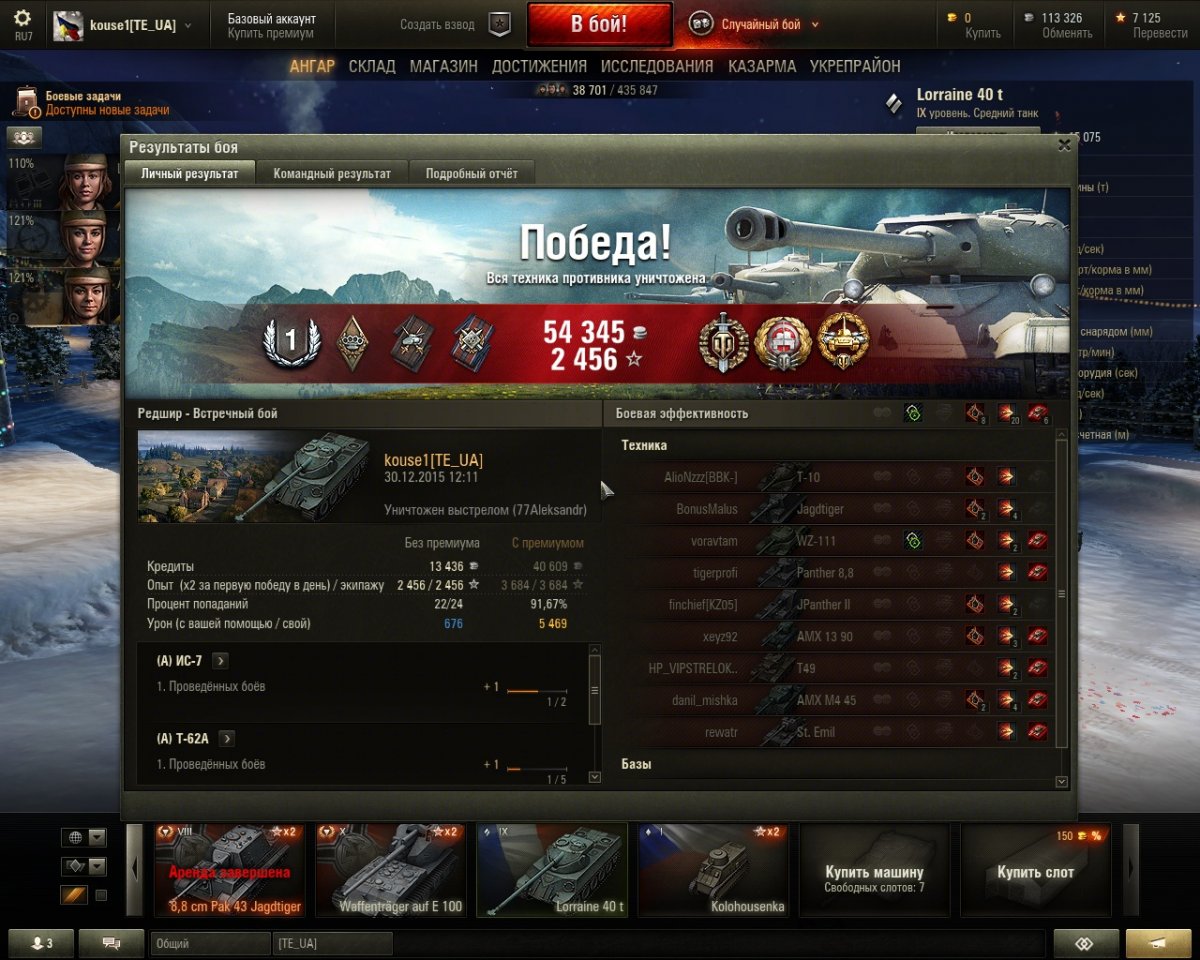Switch to Командный результат tab
The image size is (1200, 960).
click(332, 173)
